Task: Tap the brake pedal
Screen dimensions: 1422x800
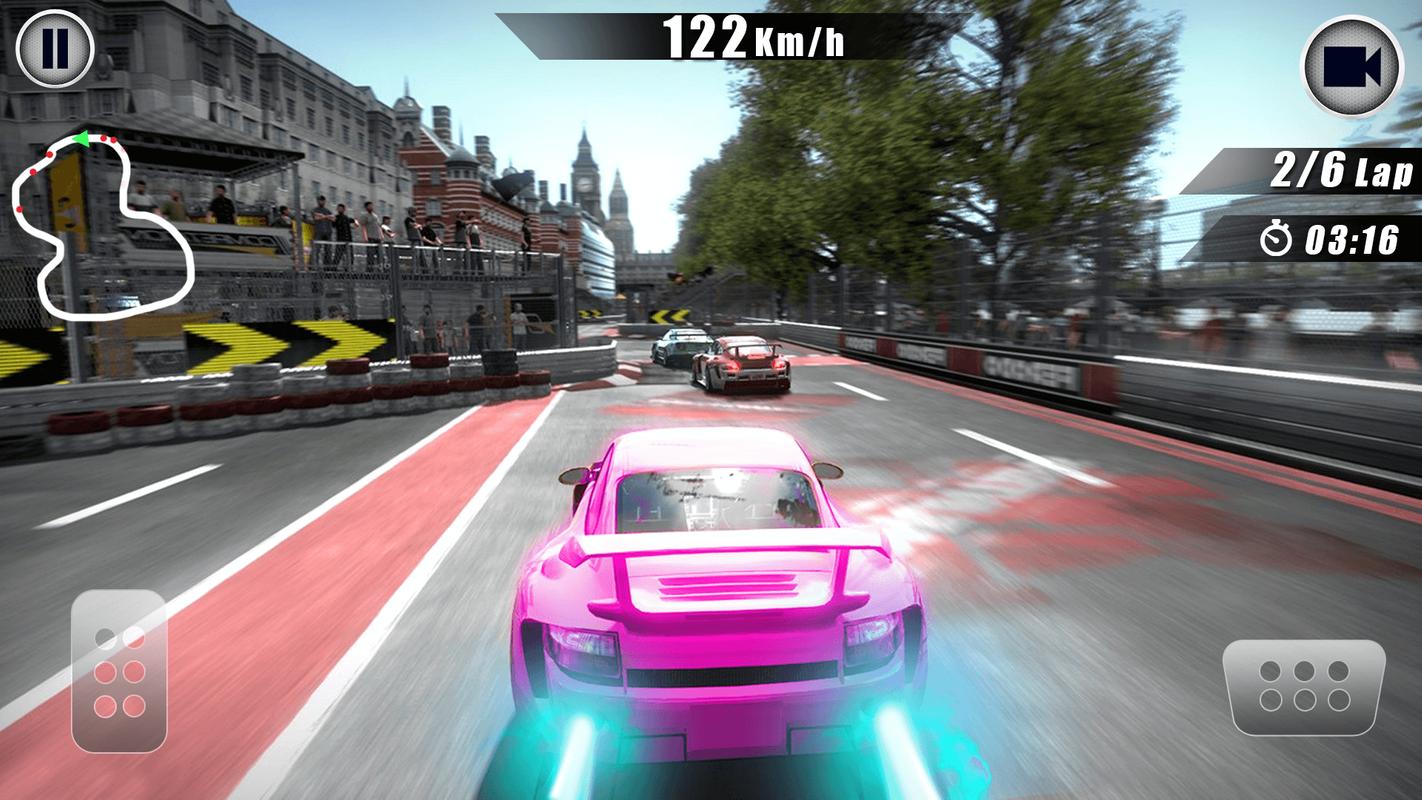Action: pos(119,671)
